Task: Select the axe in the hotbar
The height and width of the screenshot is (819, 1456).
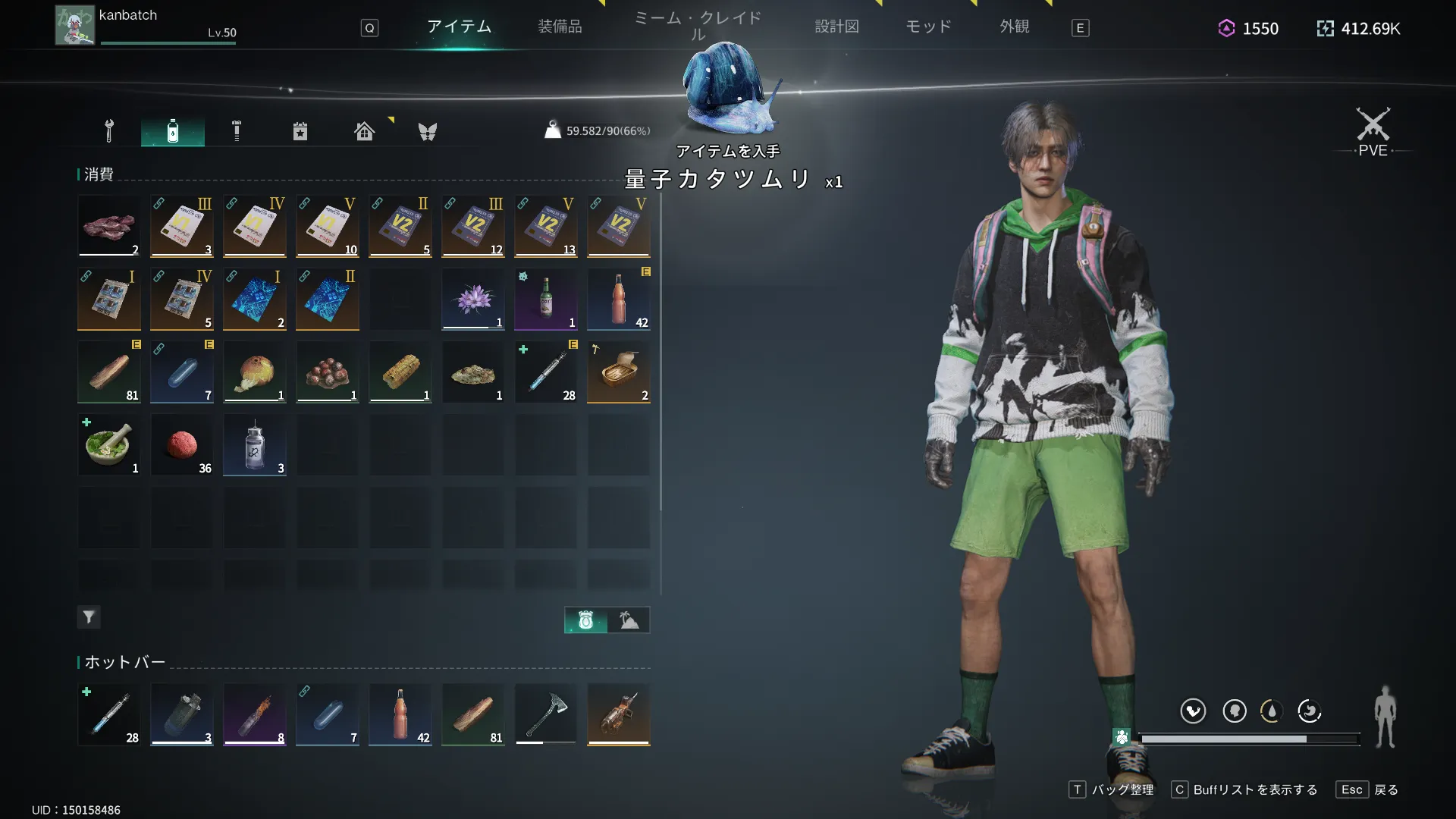Action: point(546,714)
